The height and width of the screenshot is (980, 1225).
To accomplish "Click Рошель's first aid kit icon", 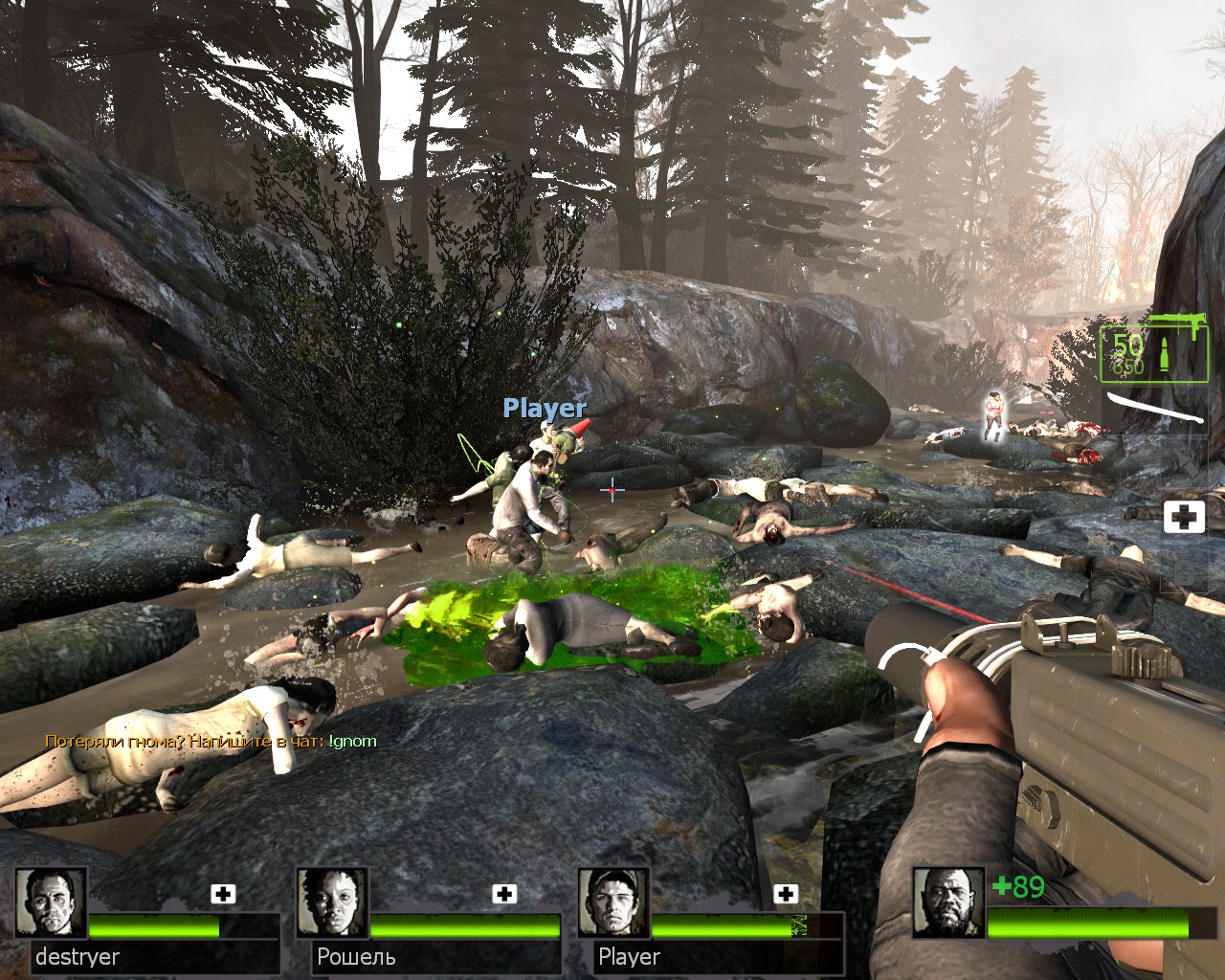I will coord(504,894).
